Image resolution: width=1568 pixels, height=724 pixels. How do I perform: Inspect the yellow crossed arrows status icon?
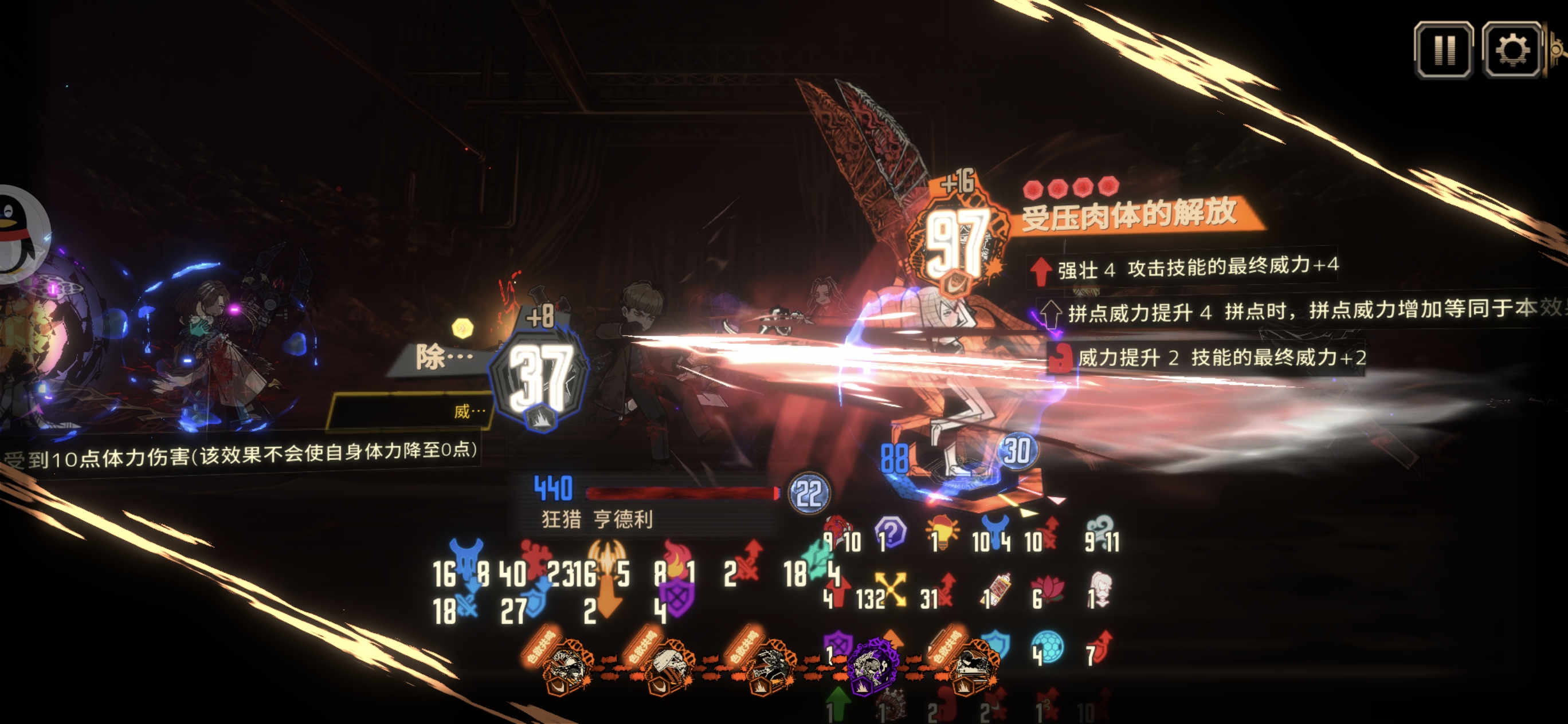(x=891, y=589)
